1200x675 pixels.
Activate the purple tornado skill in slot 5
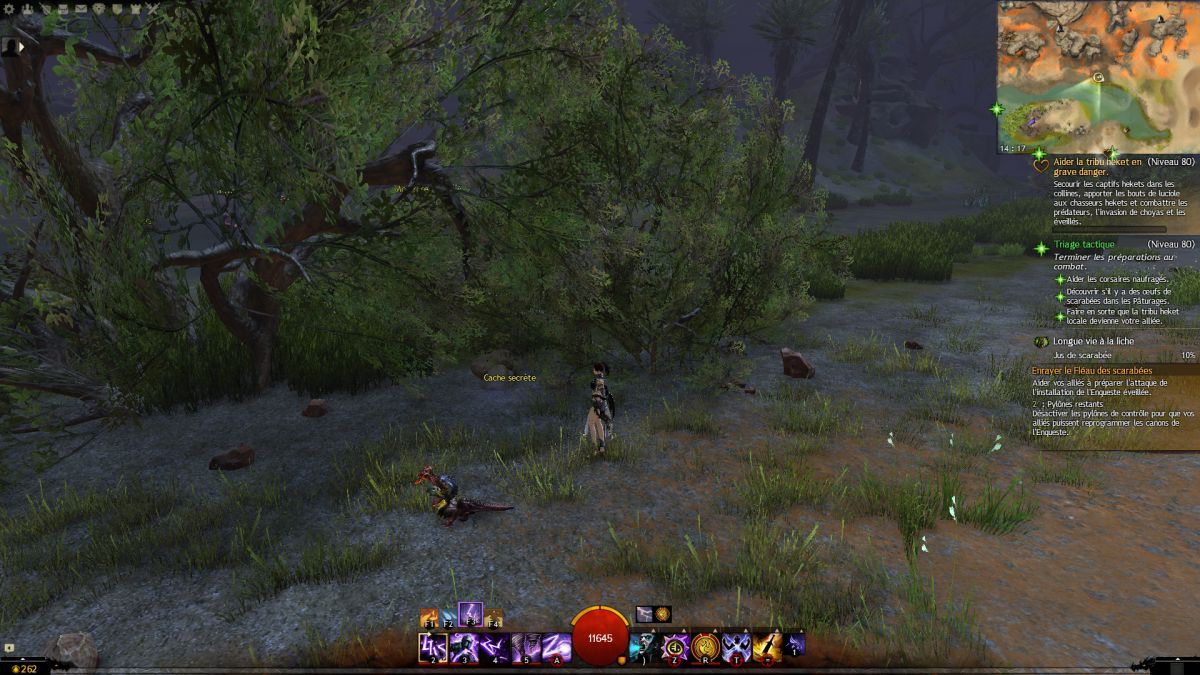(527, 647)
